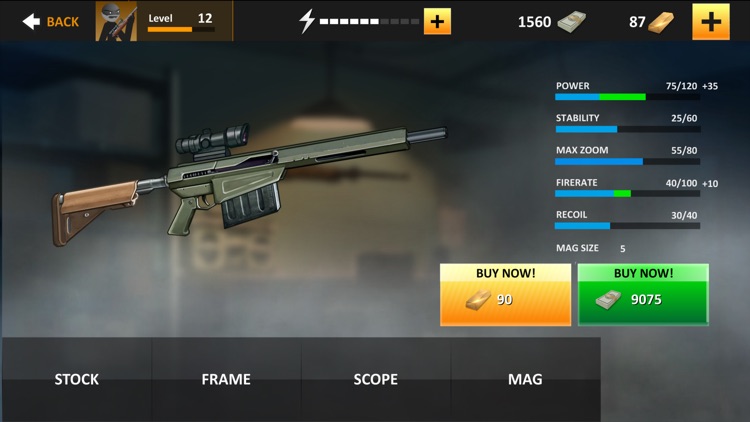
Task: Buy now for 90 gold bars
Action: click(505, 294)
